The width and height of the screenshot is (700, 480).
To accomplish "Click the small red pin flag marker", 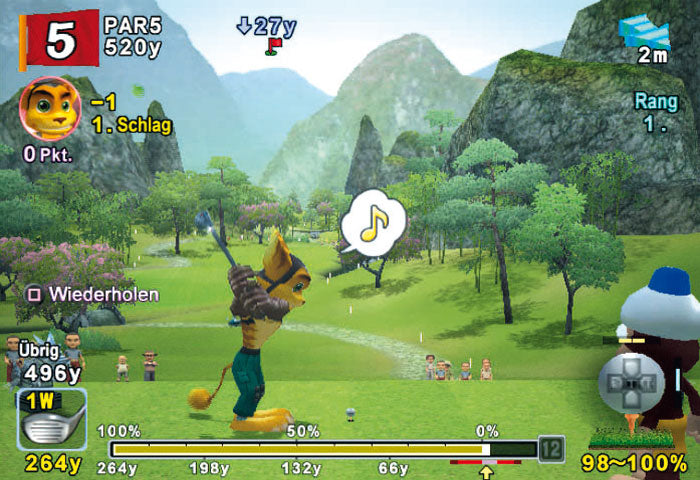I will (272, 45).
